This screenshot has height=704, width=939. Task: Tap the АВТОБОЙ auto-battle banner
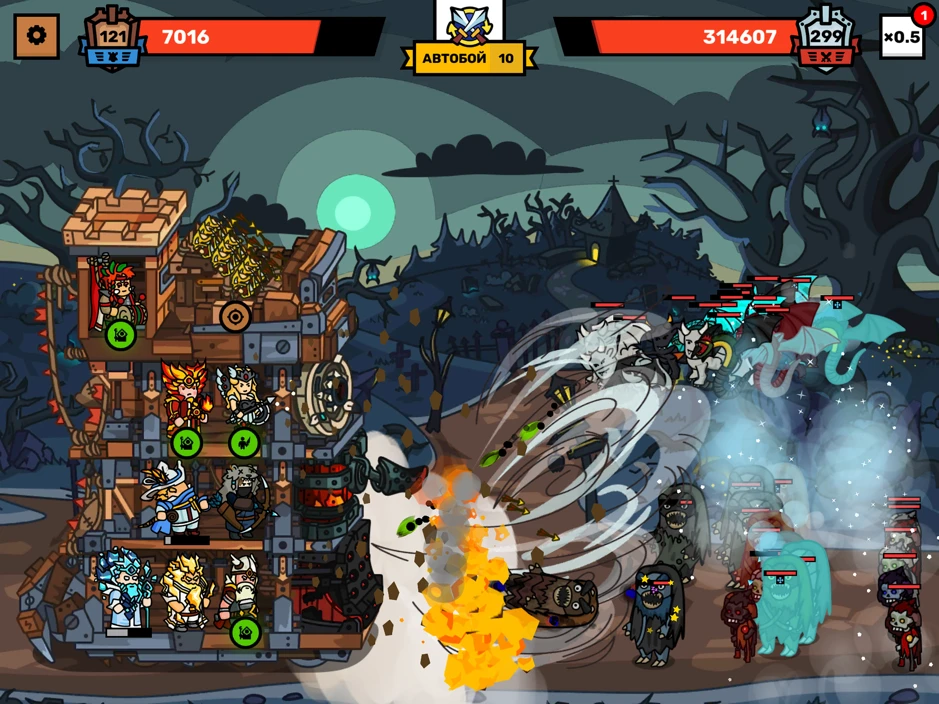[468, 58]
